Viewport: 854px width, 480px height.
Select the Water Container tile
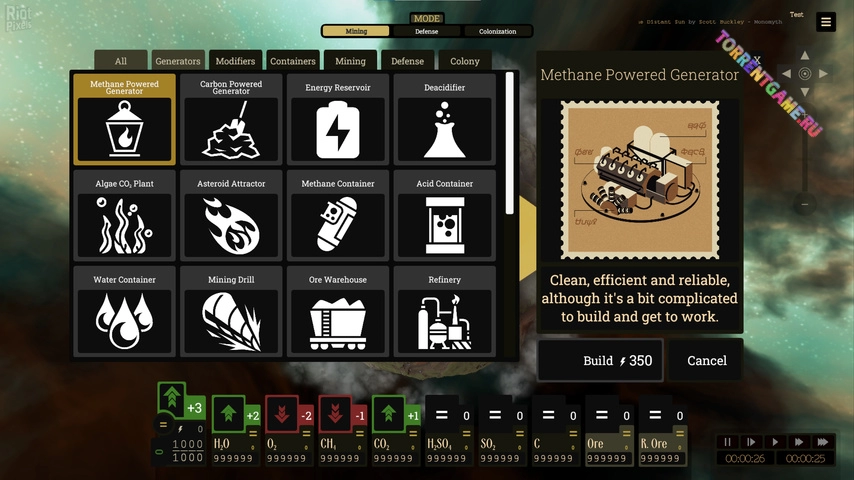click(x=124, y=311)
